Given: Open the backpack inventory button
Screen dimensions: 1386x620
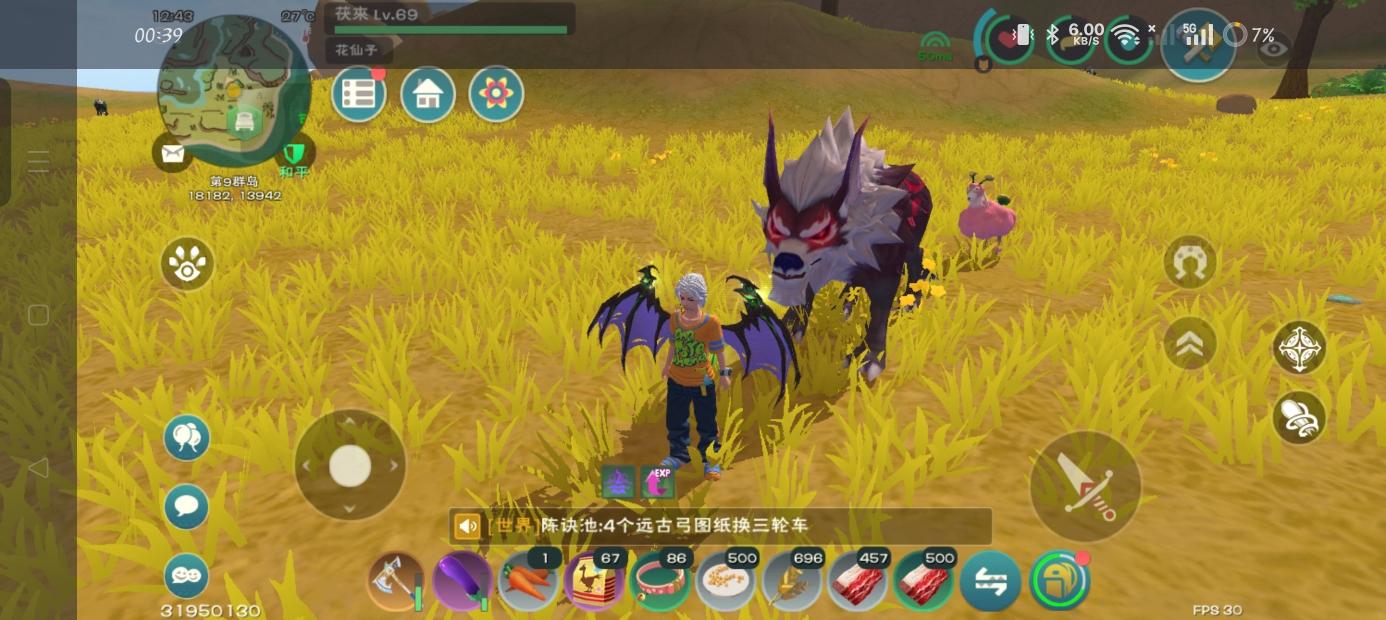Looking at the screenshot, I should (1059, 581).
